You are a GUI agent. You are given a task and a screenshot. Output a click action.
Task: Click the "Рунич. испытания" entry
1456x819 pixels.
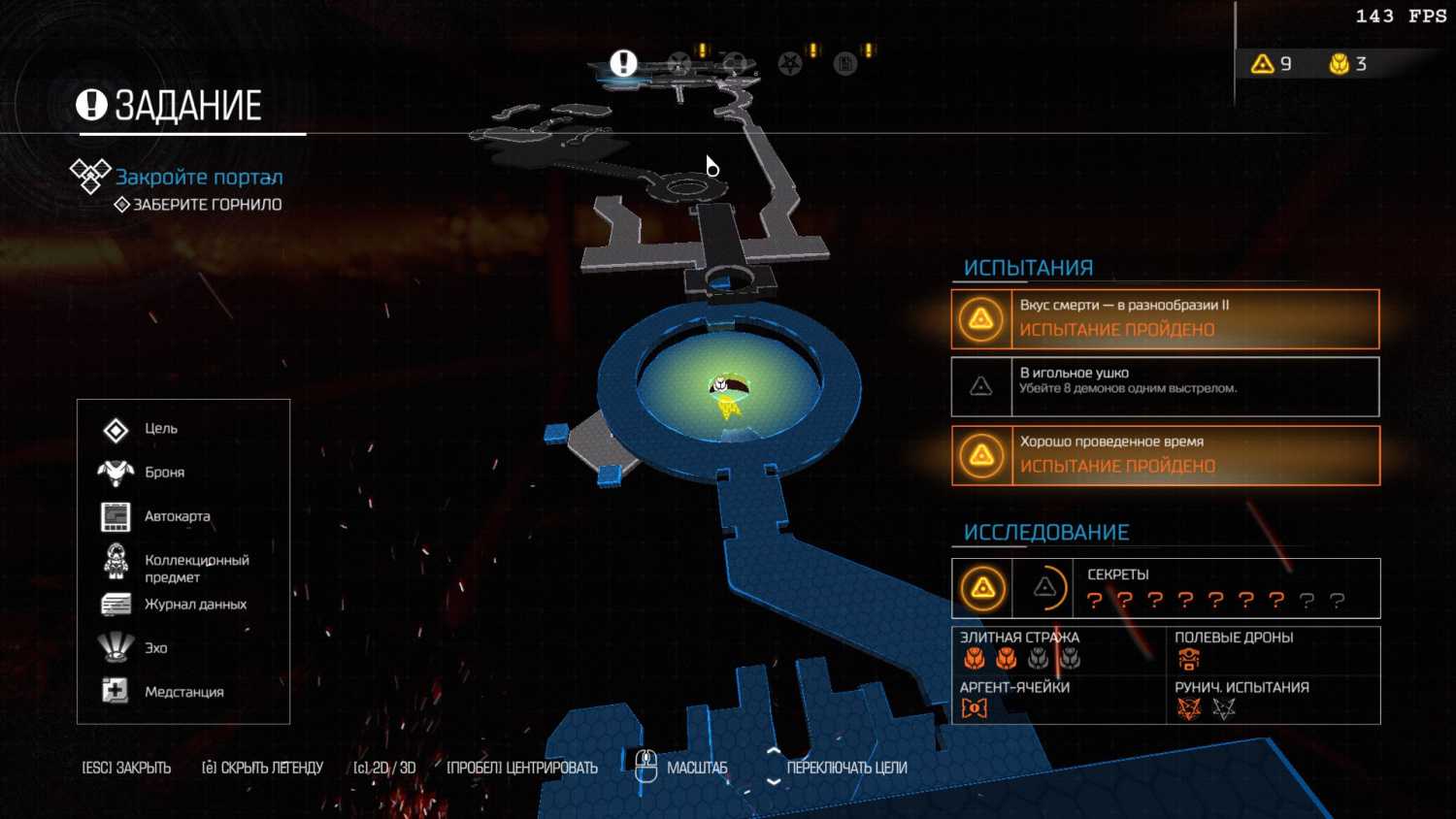(1272, 699)
